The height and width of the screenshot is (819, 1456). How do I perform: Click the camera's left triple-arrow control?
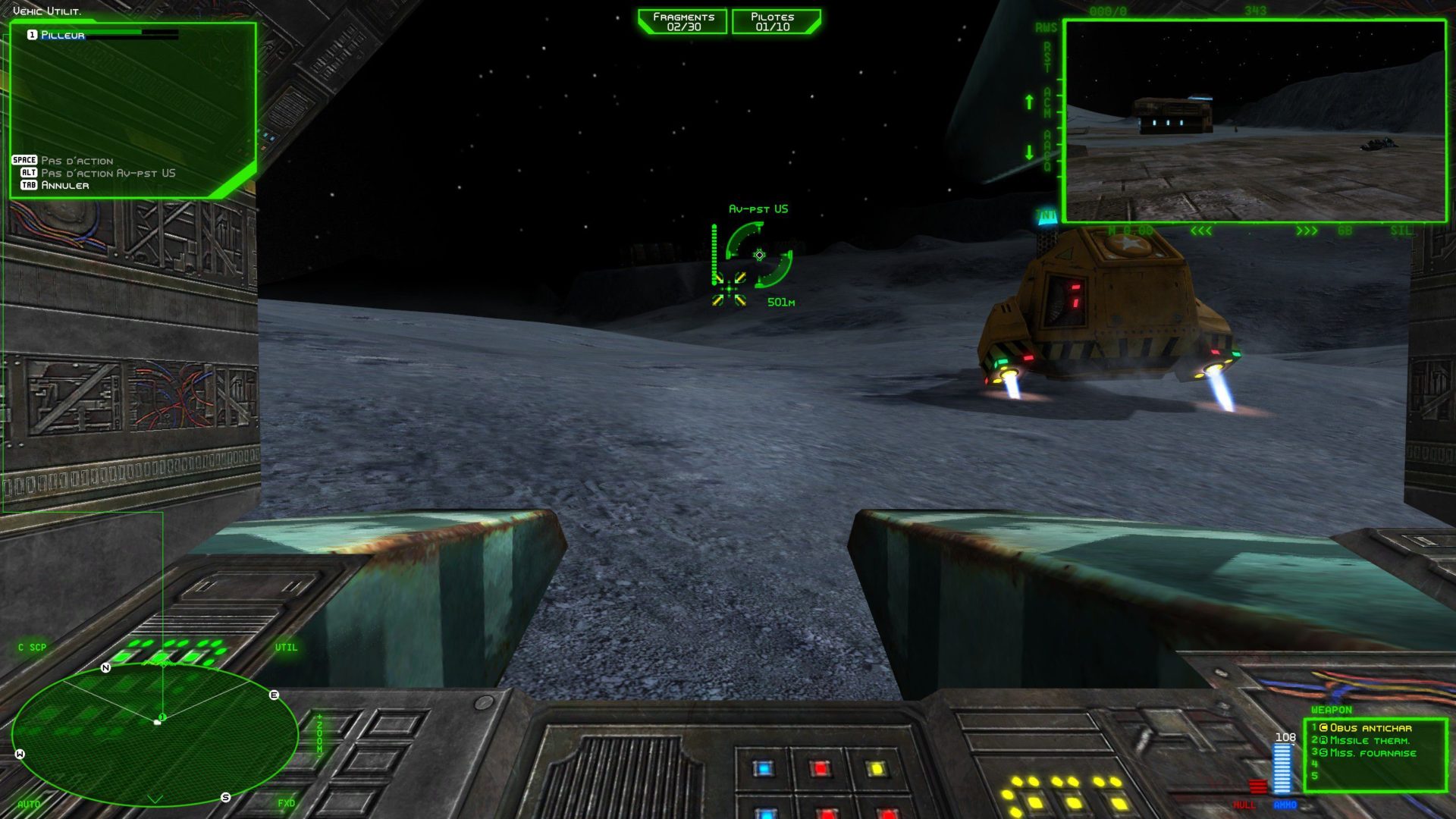pos(1200,231)
